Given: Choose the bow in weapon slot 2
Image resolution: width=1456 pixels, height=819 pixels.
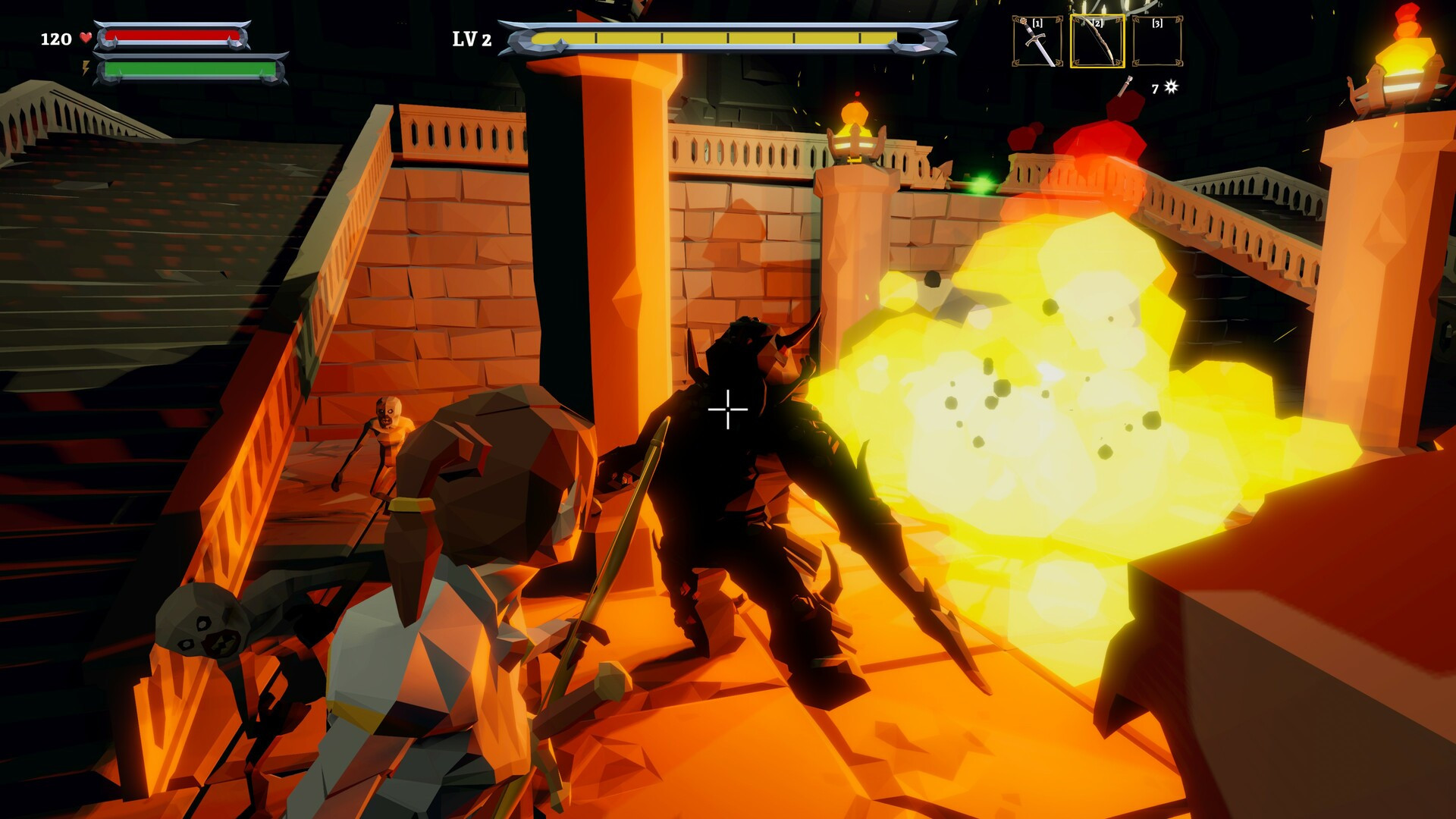Looking at the screenshot, I should 1097,42.
